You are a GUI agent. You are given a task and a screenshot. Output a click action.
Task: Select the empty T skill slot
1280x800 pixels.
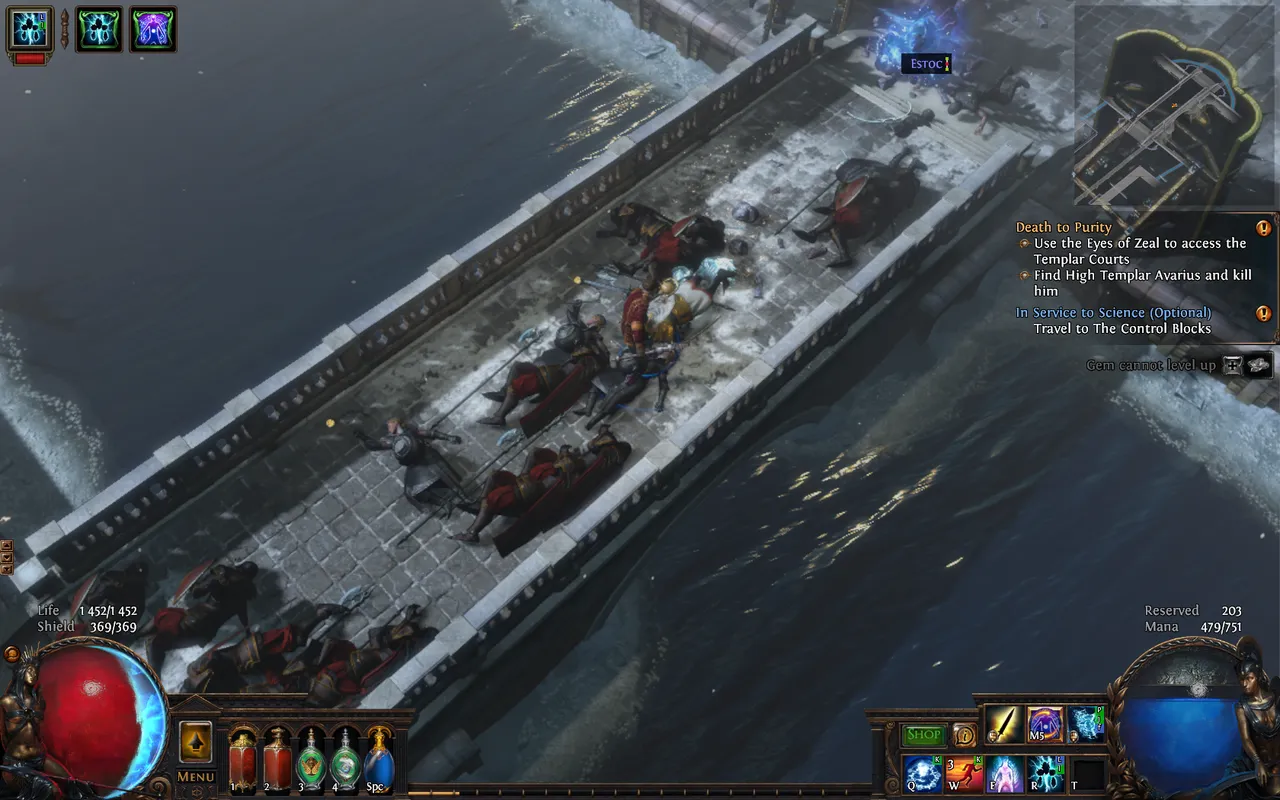point(1088,774)
